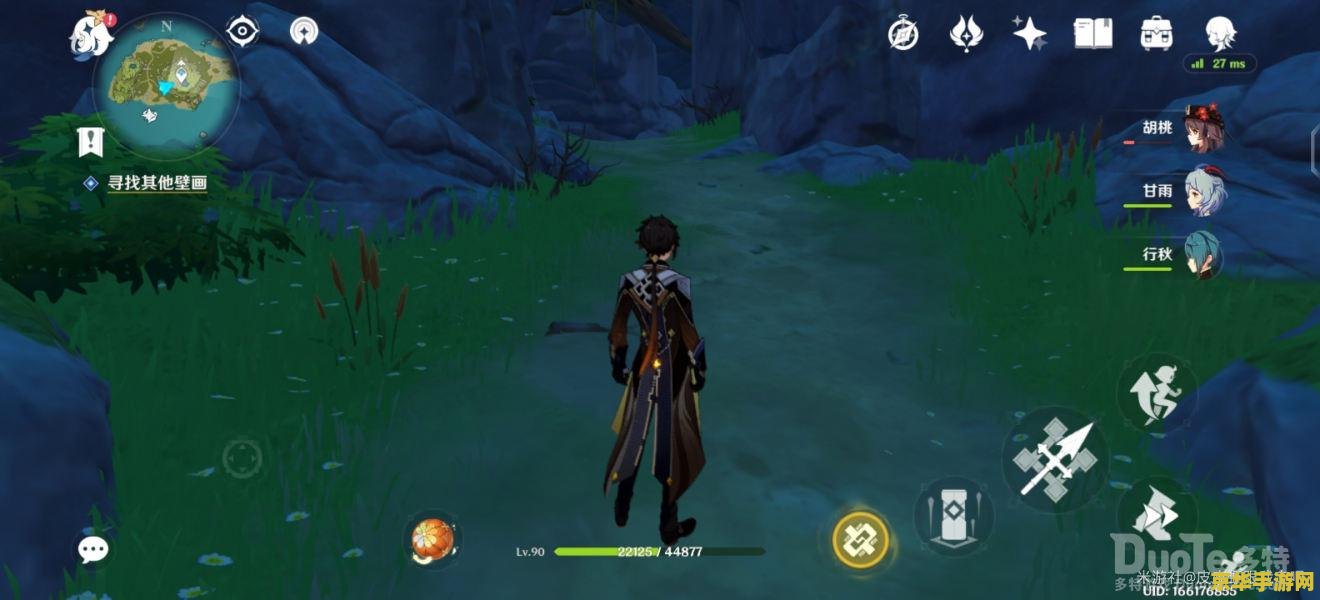The image size is (1320, 600).
Task: Select the 寻找其他壁画 quest tracker
Action: [156, 183]
